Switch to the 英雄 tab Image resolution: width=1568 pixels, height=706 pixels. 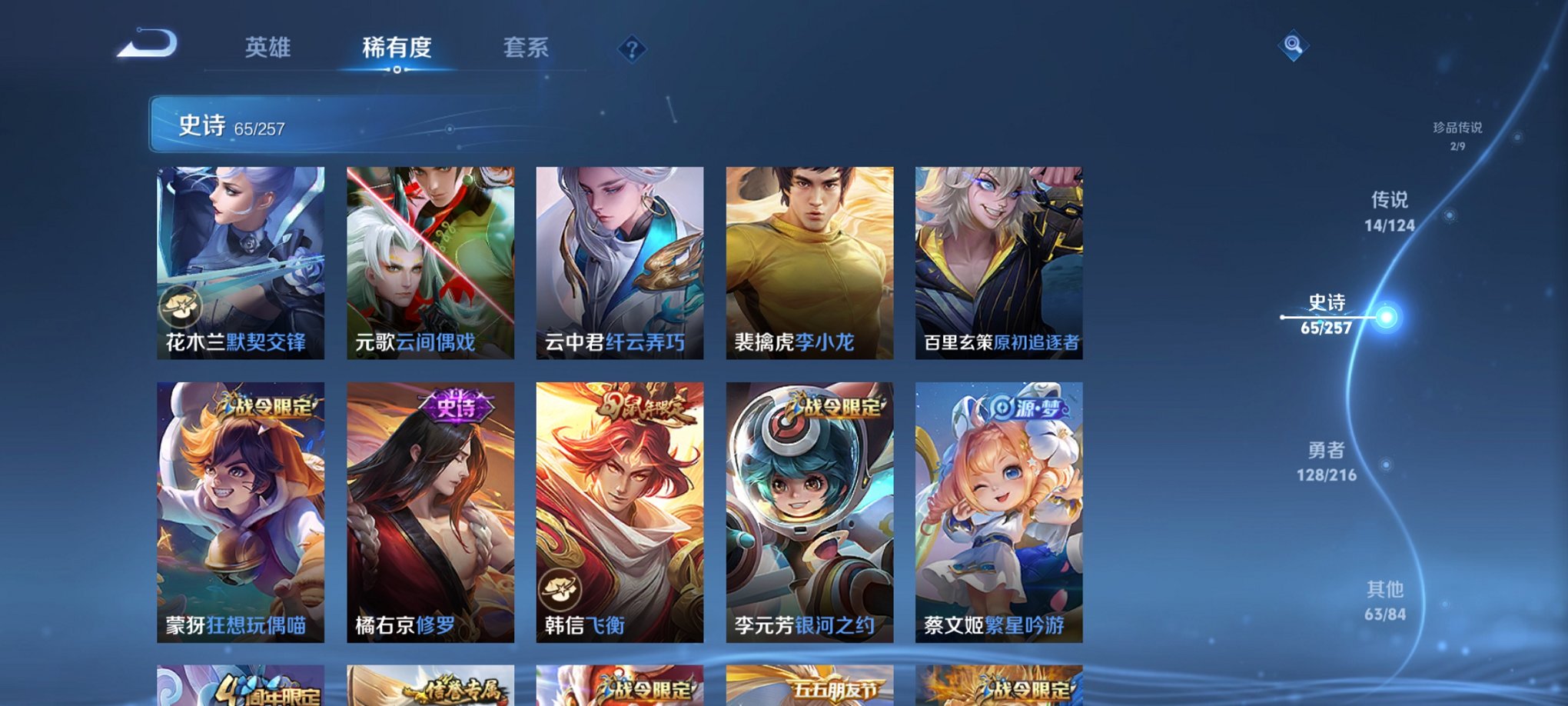268,48
